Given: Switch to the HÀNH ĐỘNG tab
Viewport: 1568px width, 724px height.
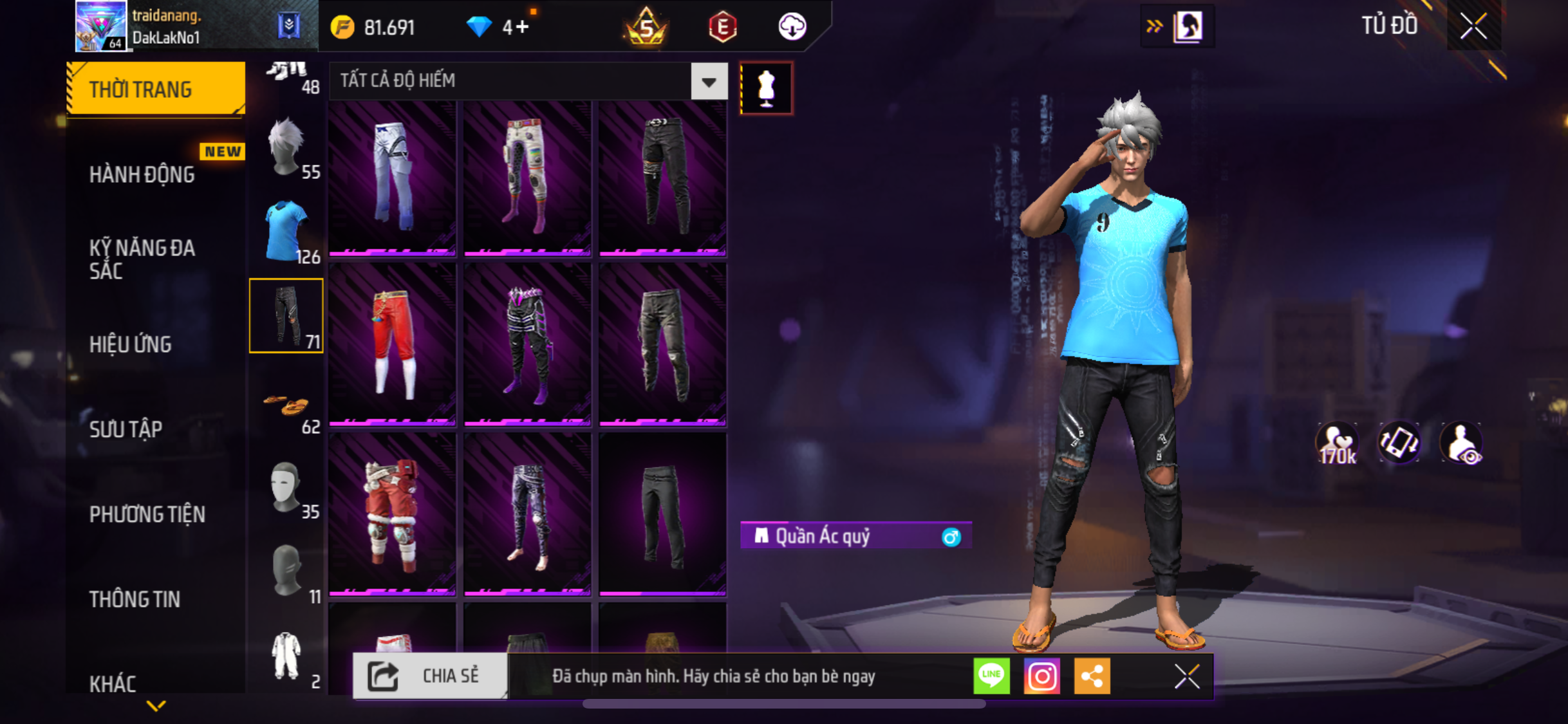Looking at the screenshot, I should [x=142, y=174].
